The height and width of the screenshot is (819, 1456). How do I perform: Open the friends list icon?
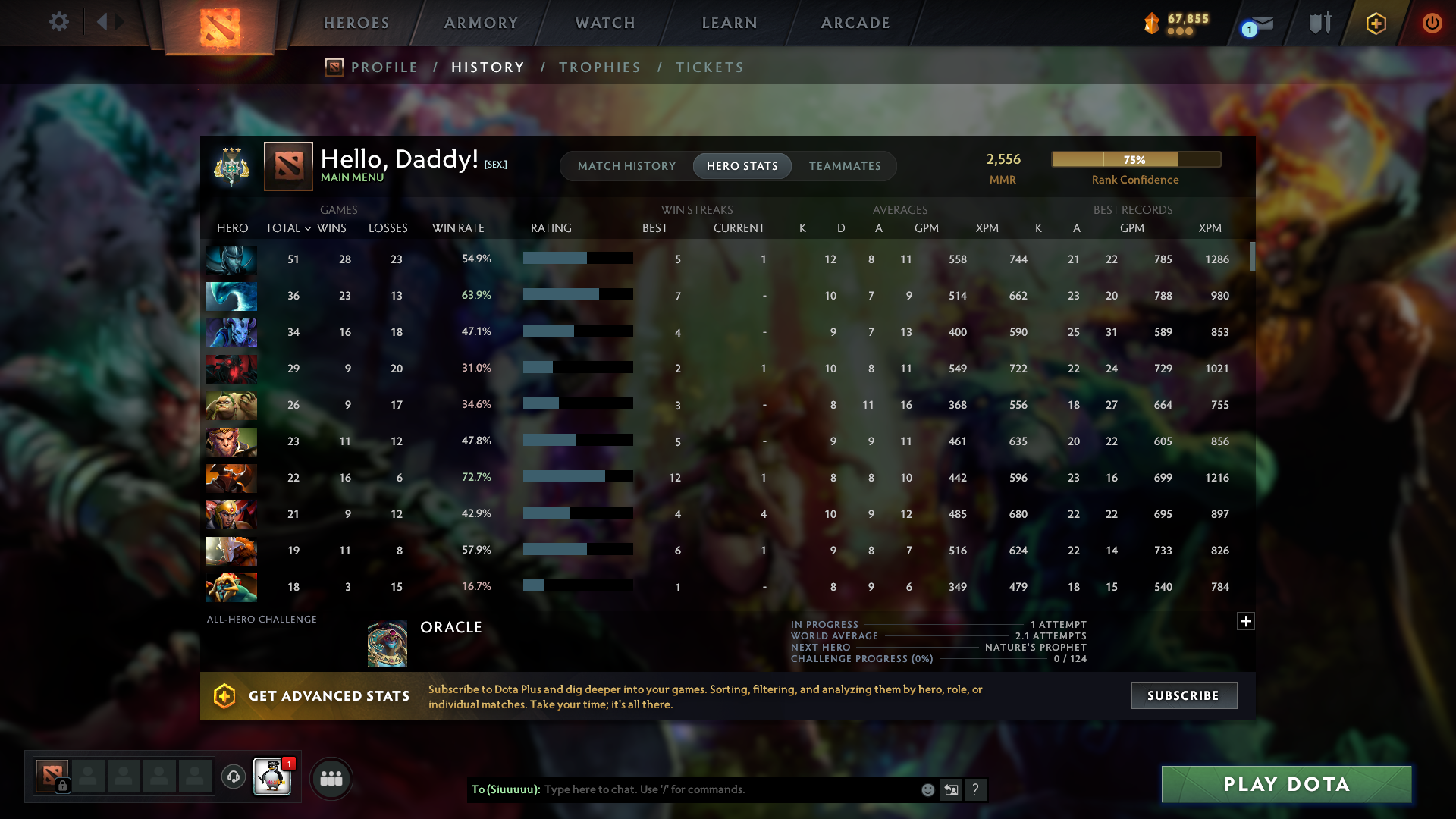pos(330,777)
